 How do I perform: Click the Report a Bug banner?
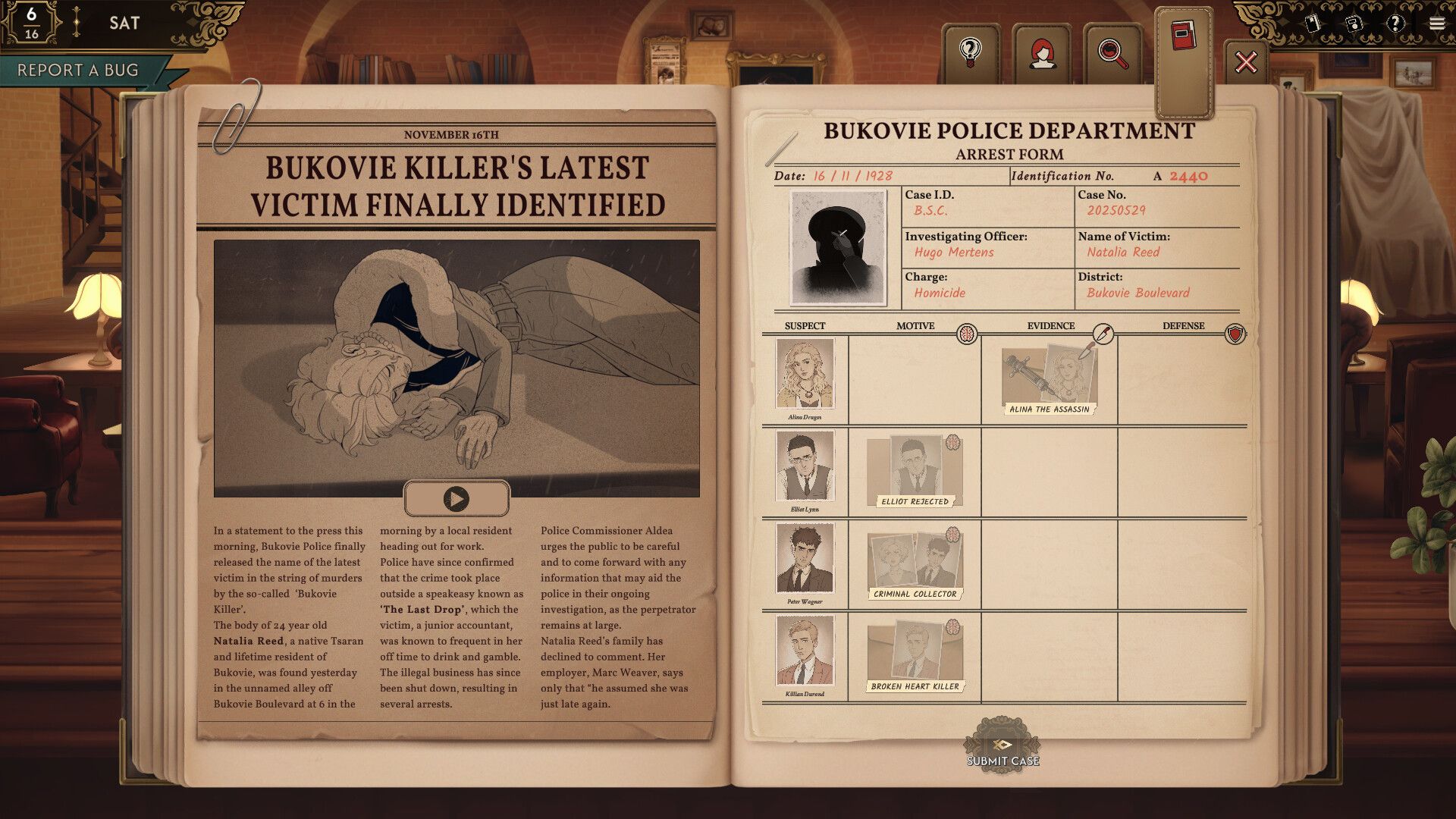(x=78, y=71)
